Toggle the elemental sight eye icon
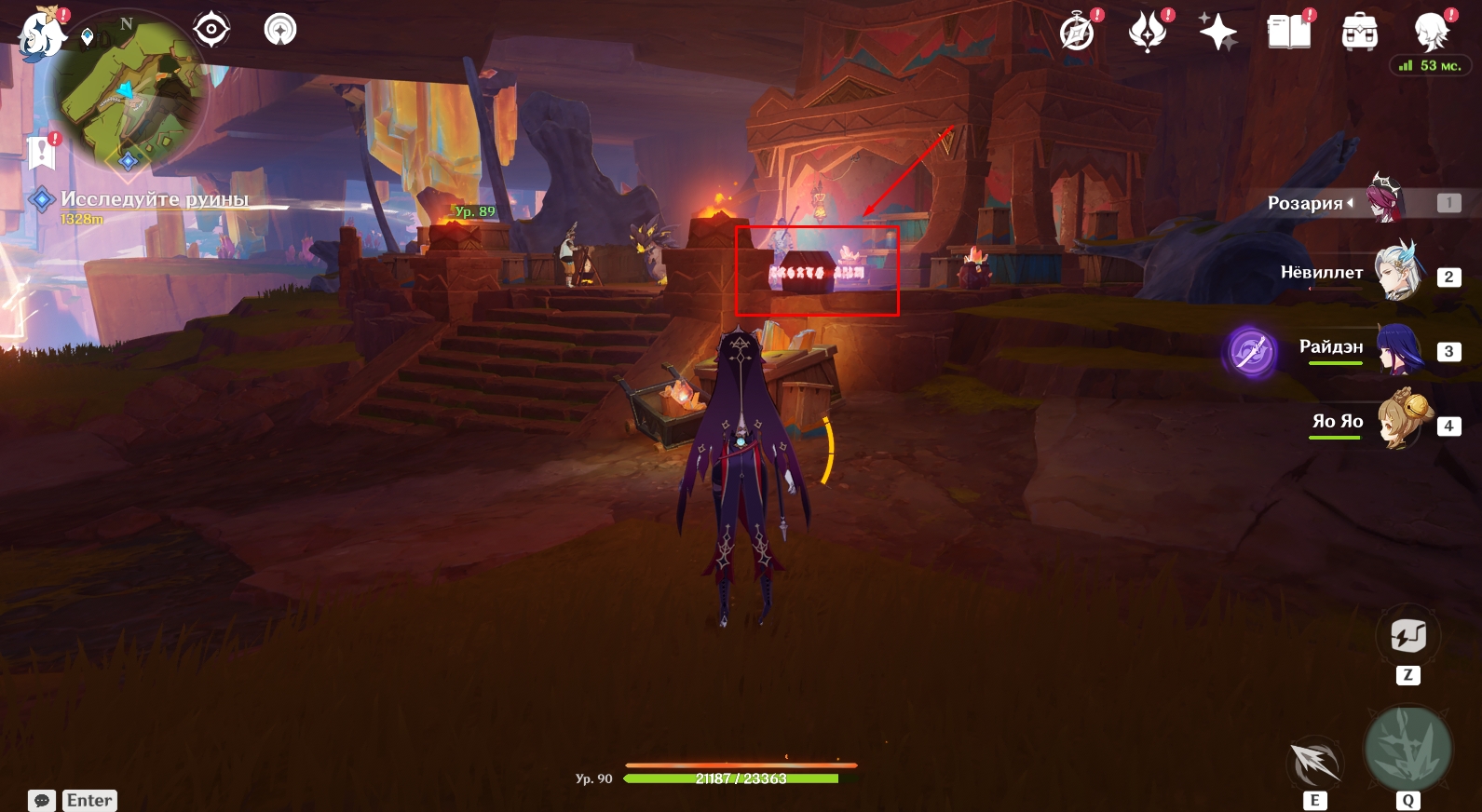The image size is (1482, 812). point(211,30)
